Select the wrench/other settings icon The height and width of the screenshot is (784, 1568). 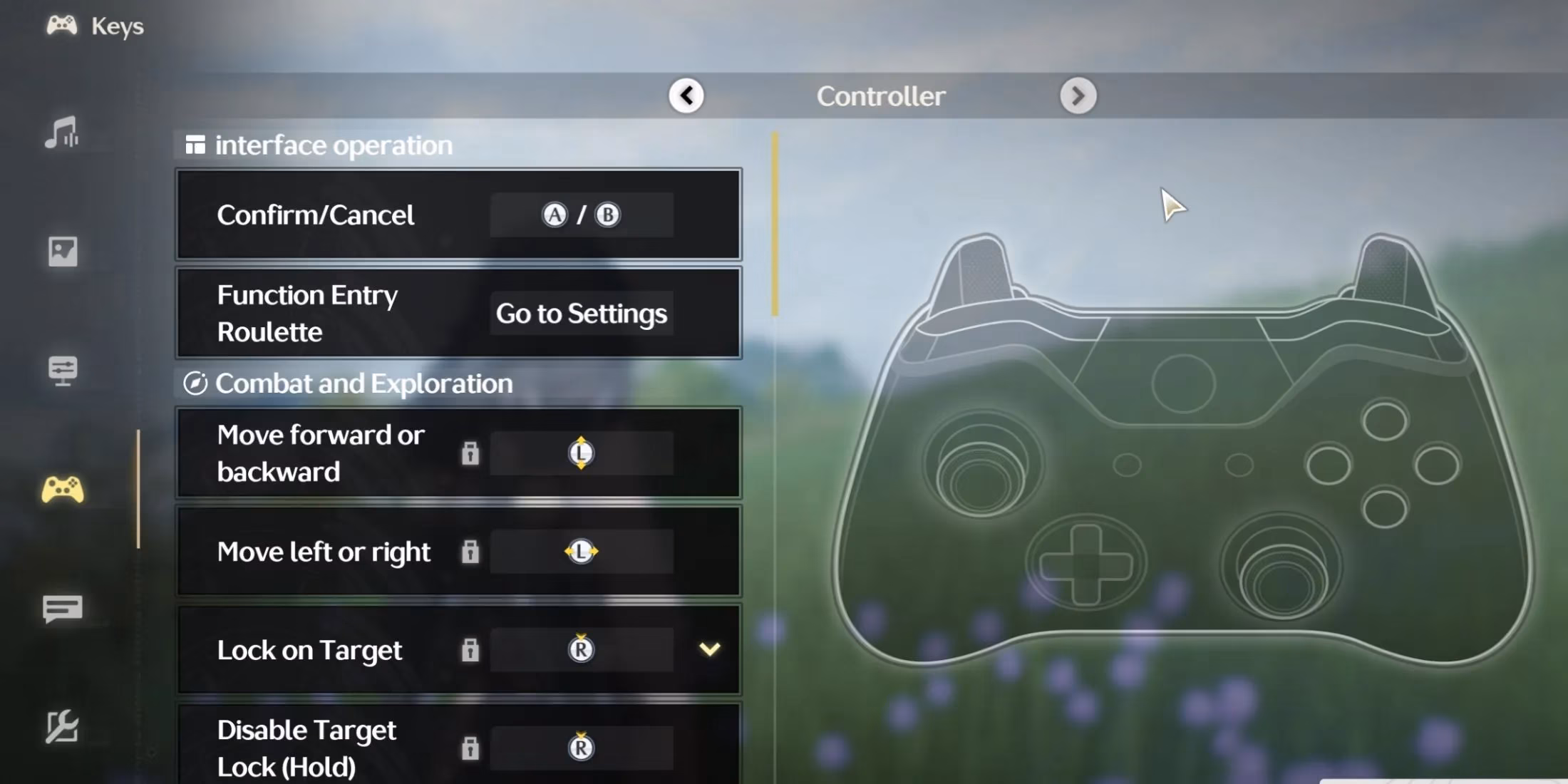[63, 728]
